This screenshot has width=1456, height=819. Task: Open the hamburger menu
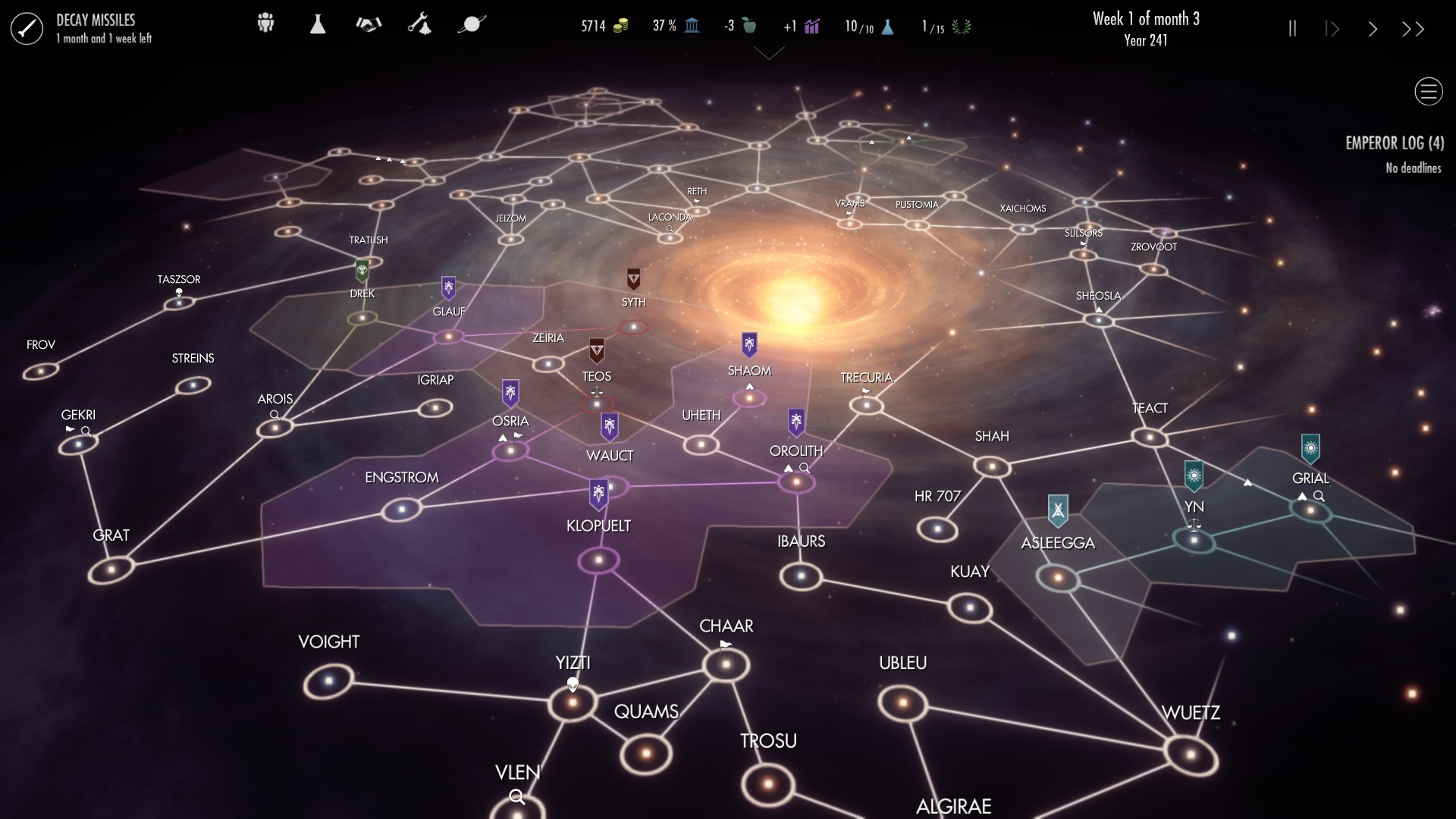[x=1428, y=91]
